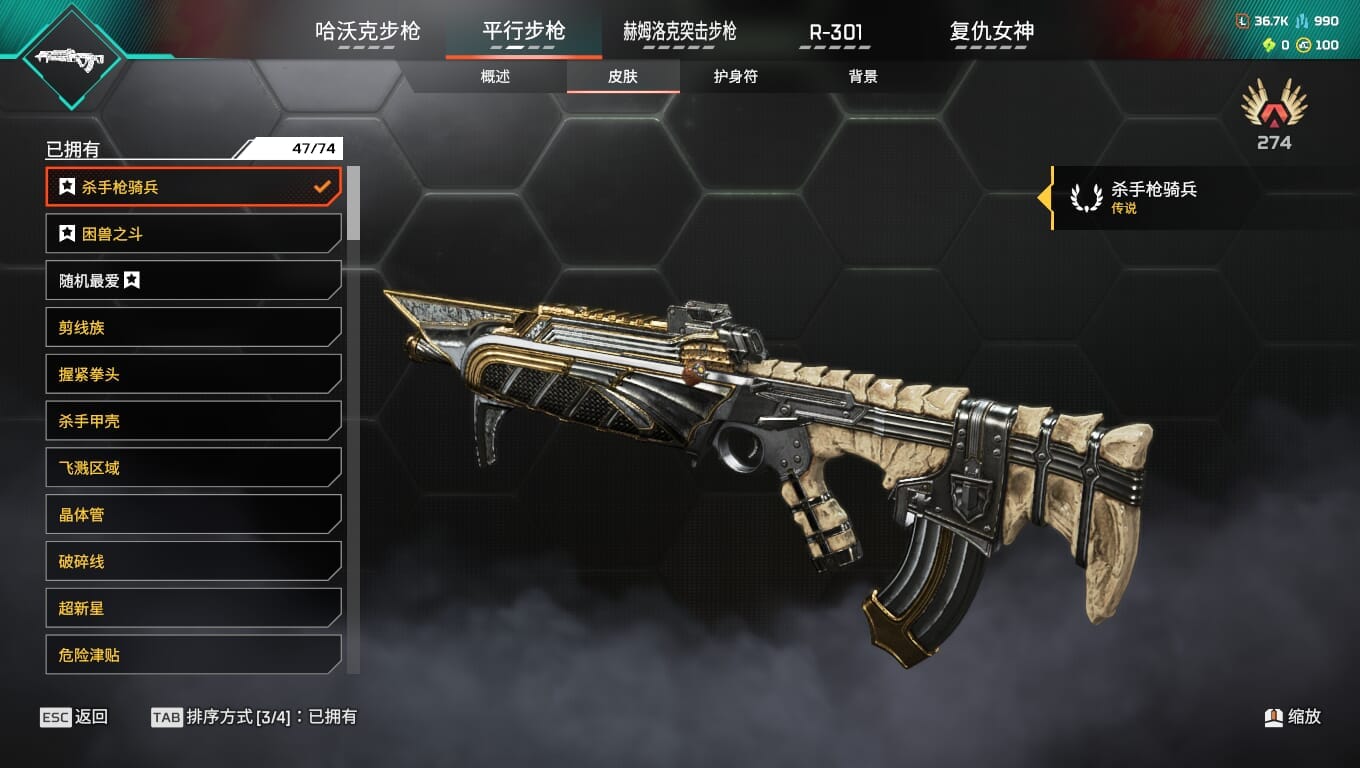
Task: Open the R-301 weapon tab
Action: pyautogui.click(x=835, y=31)
